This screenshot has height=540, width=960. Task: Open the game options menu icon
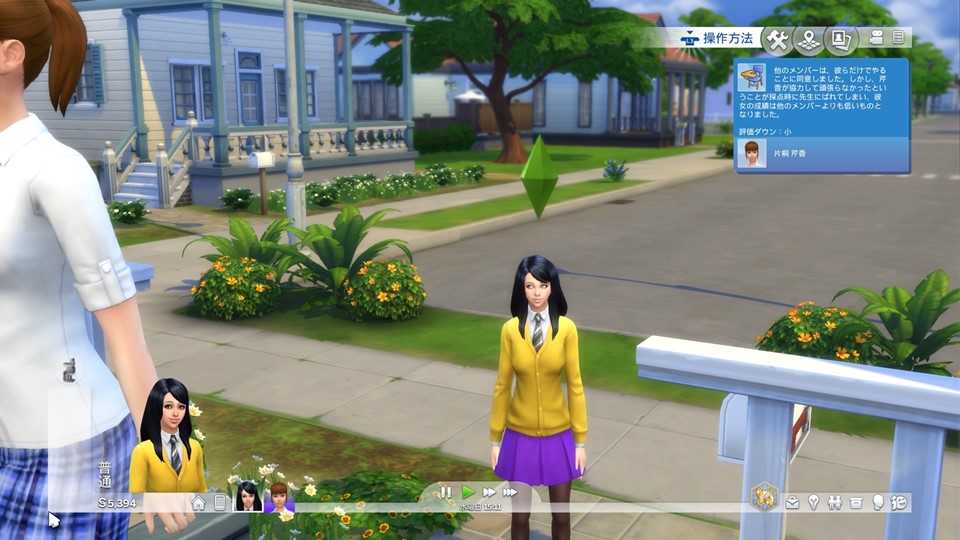point(899,38)
